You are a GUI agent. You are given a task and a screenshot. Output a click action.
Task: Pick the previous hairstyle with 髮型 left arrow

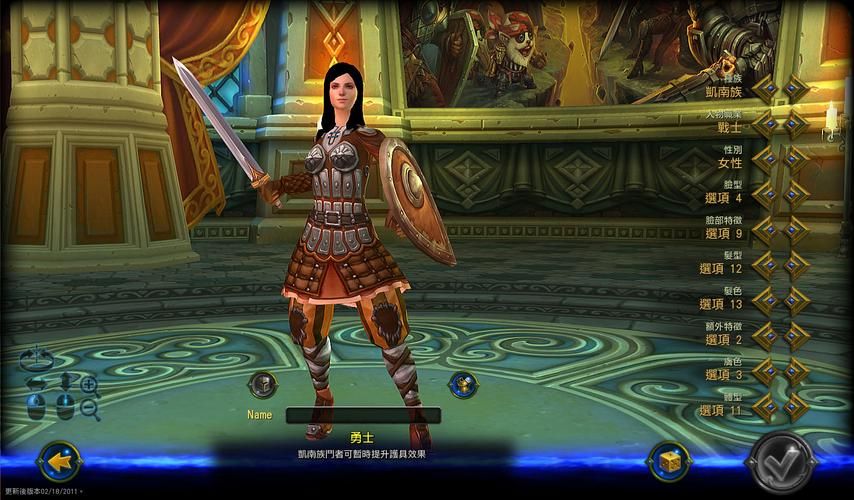click(x=766, y=266)
